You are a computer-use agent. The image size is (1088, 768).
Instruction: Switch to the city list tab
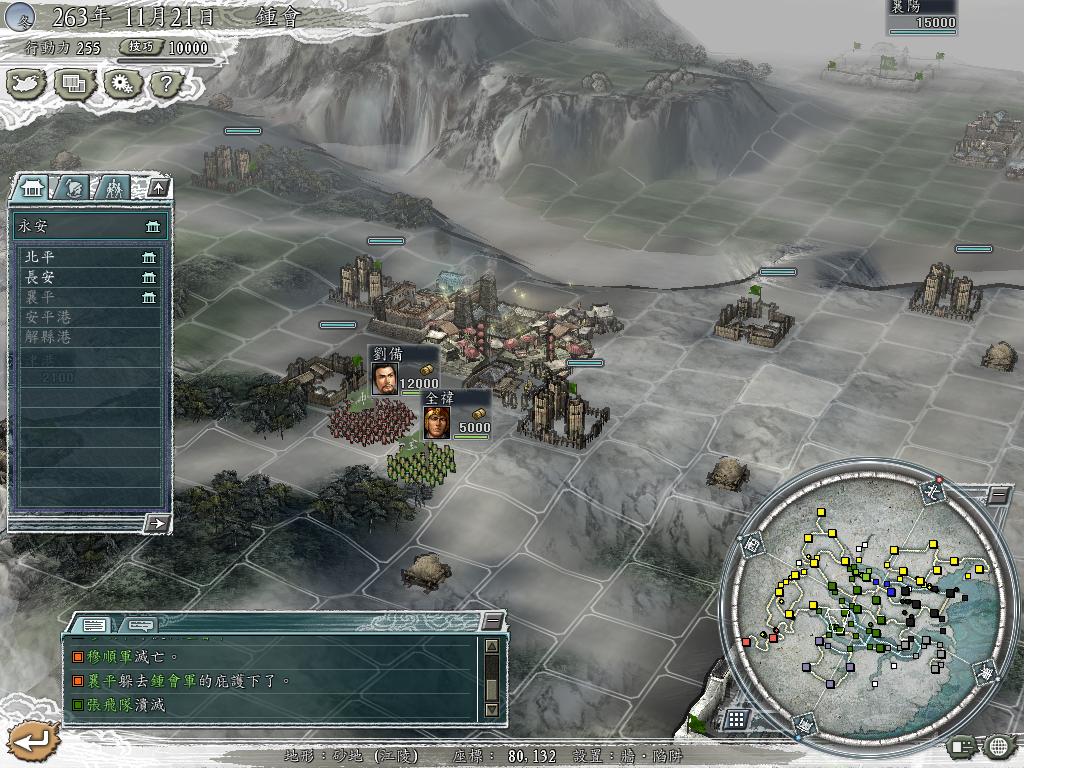[34, 187]
